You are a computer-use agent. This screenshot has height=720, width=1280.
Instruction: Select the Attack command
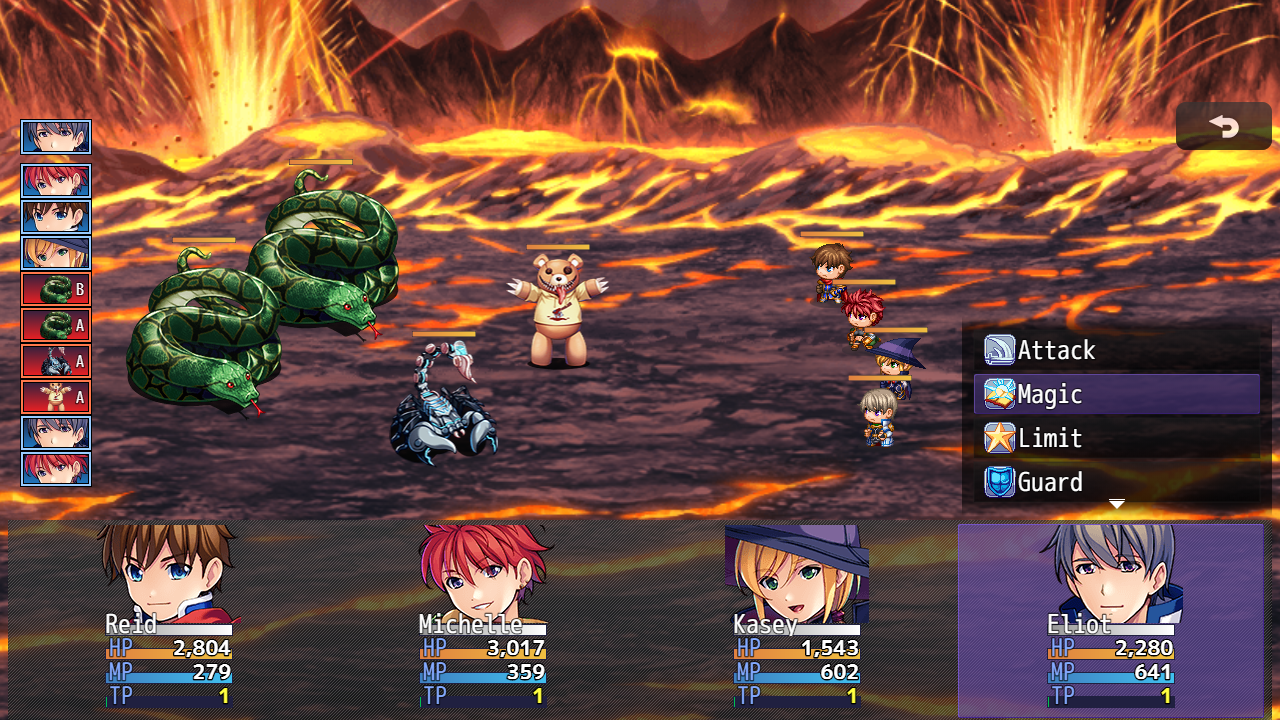[x=1116, y=350]
